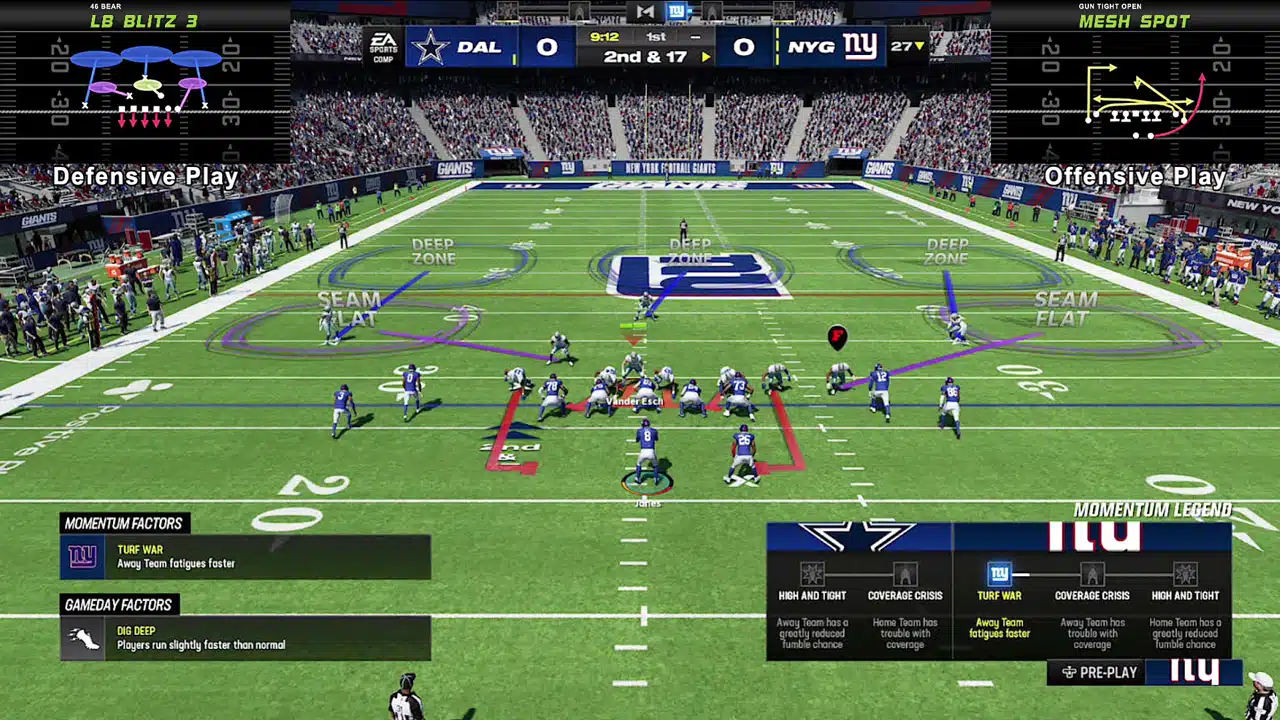Expand the Momentum Factors panel header
This screenshot has height=720, width=1280.
[124, 523]
